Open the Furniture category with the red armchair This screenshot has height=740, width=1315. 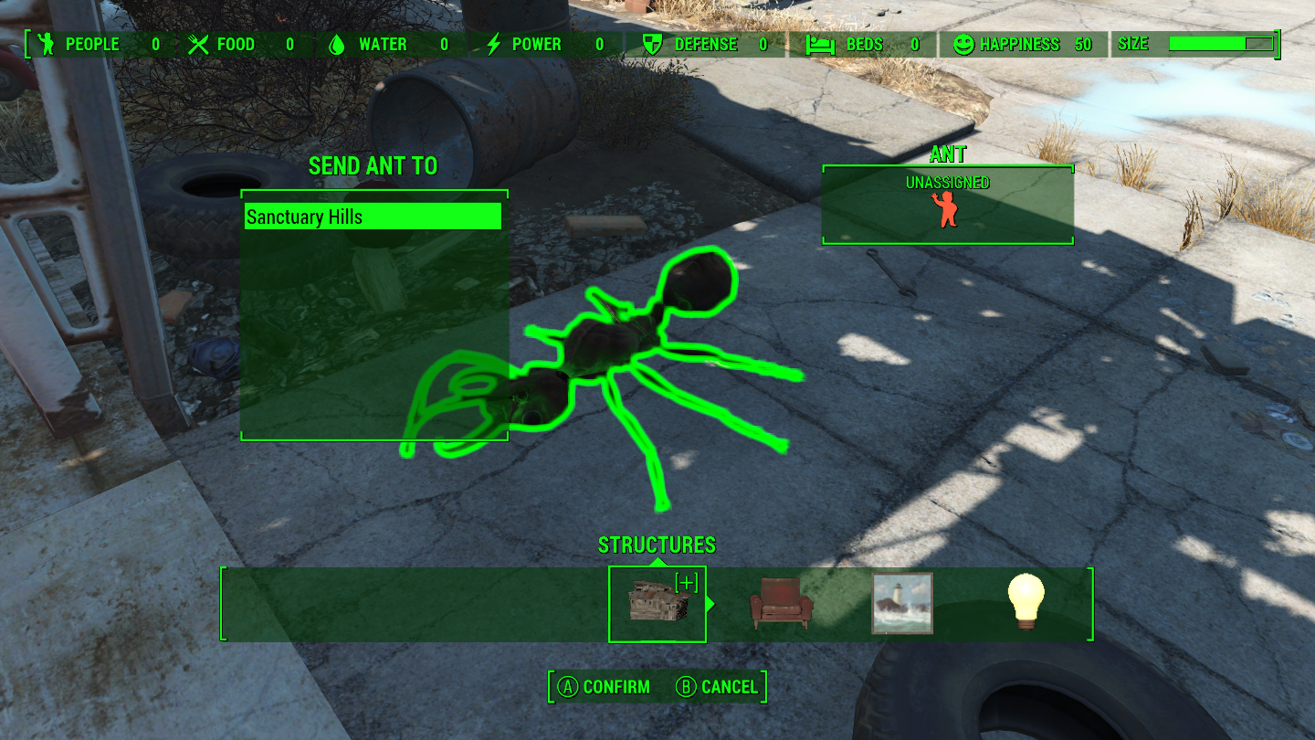coord(780,603)
